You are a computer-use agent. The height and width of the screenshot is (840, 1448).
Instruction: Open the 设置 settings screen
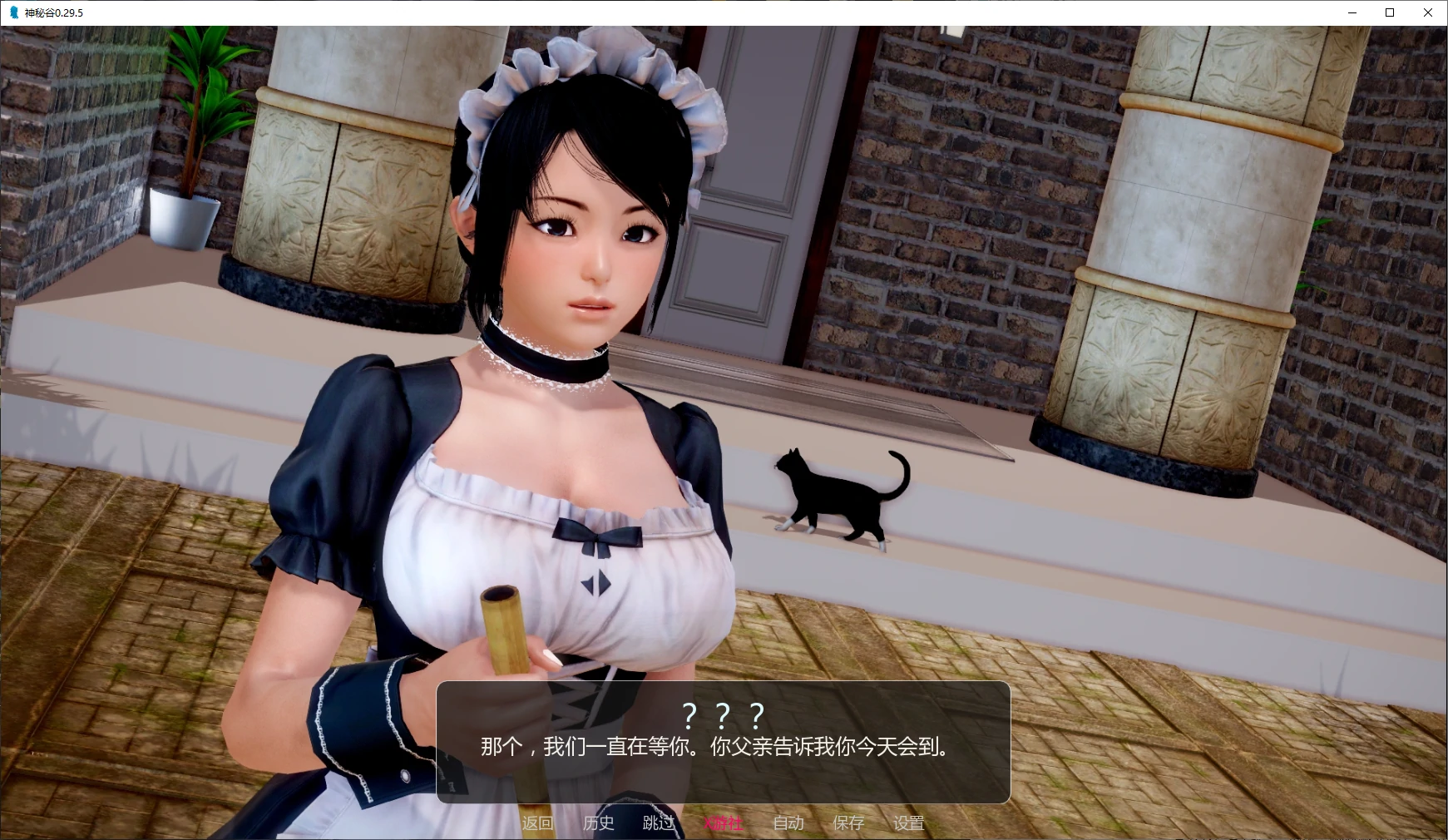[910, 823]
